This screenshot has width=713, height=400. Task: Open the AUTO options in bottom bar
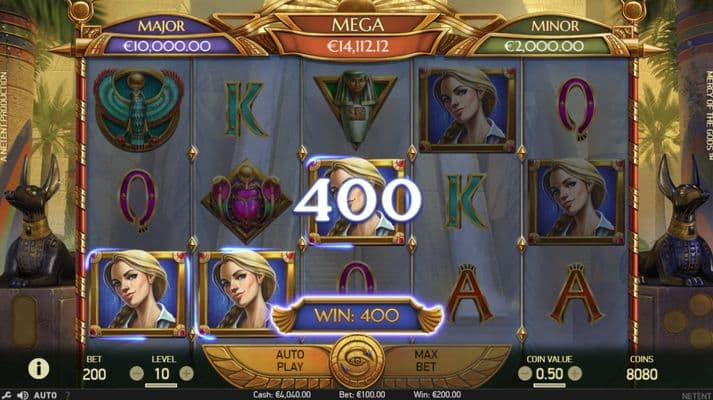coord(45,395)
